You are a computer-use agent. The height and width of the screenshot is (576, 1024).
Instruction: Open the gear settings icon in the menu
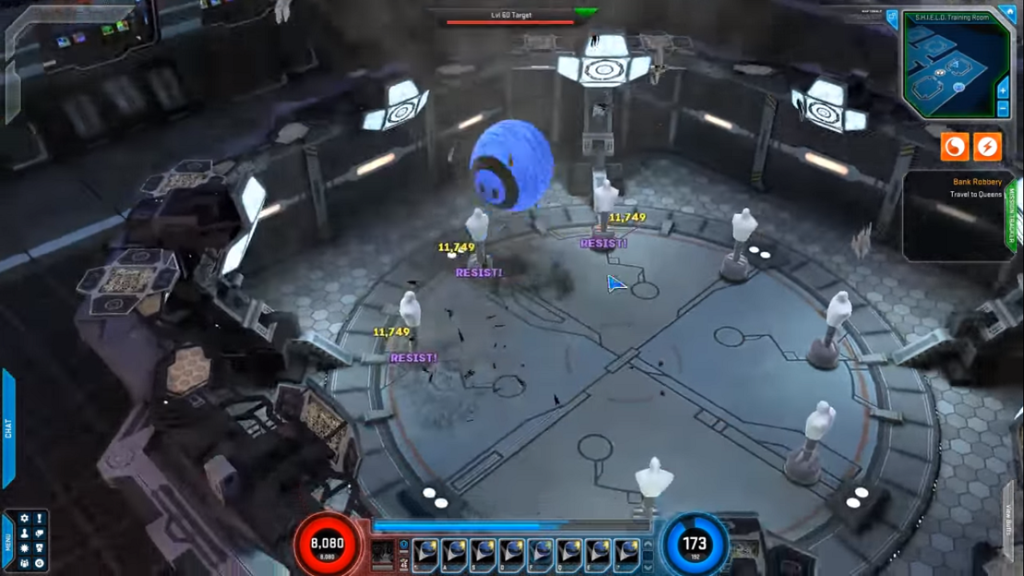coord(23,519)
